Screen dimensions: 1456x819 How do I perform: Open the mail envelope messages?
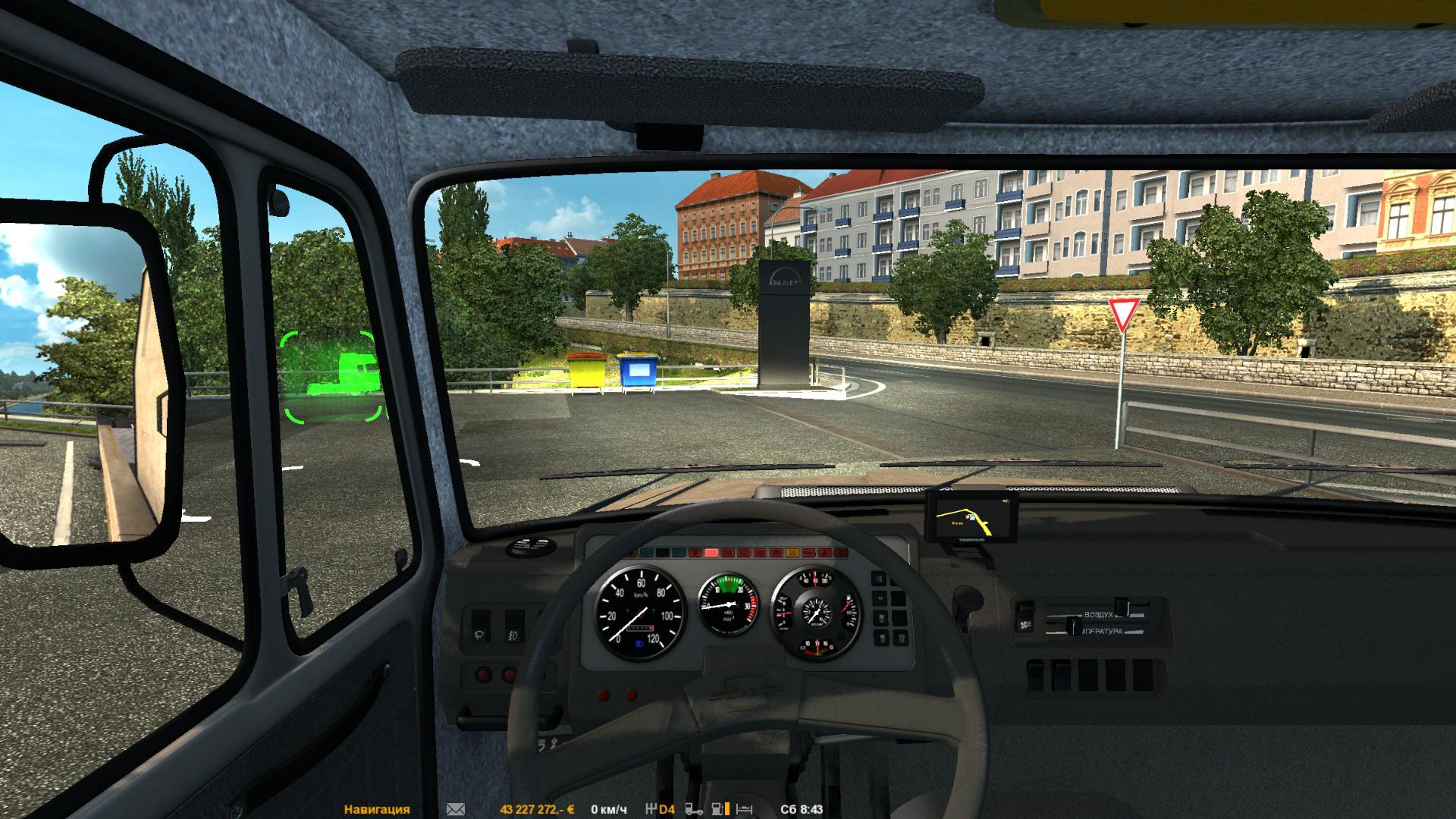456,809
